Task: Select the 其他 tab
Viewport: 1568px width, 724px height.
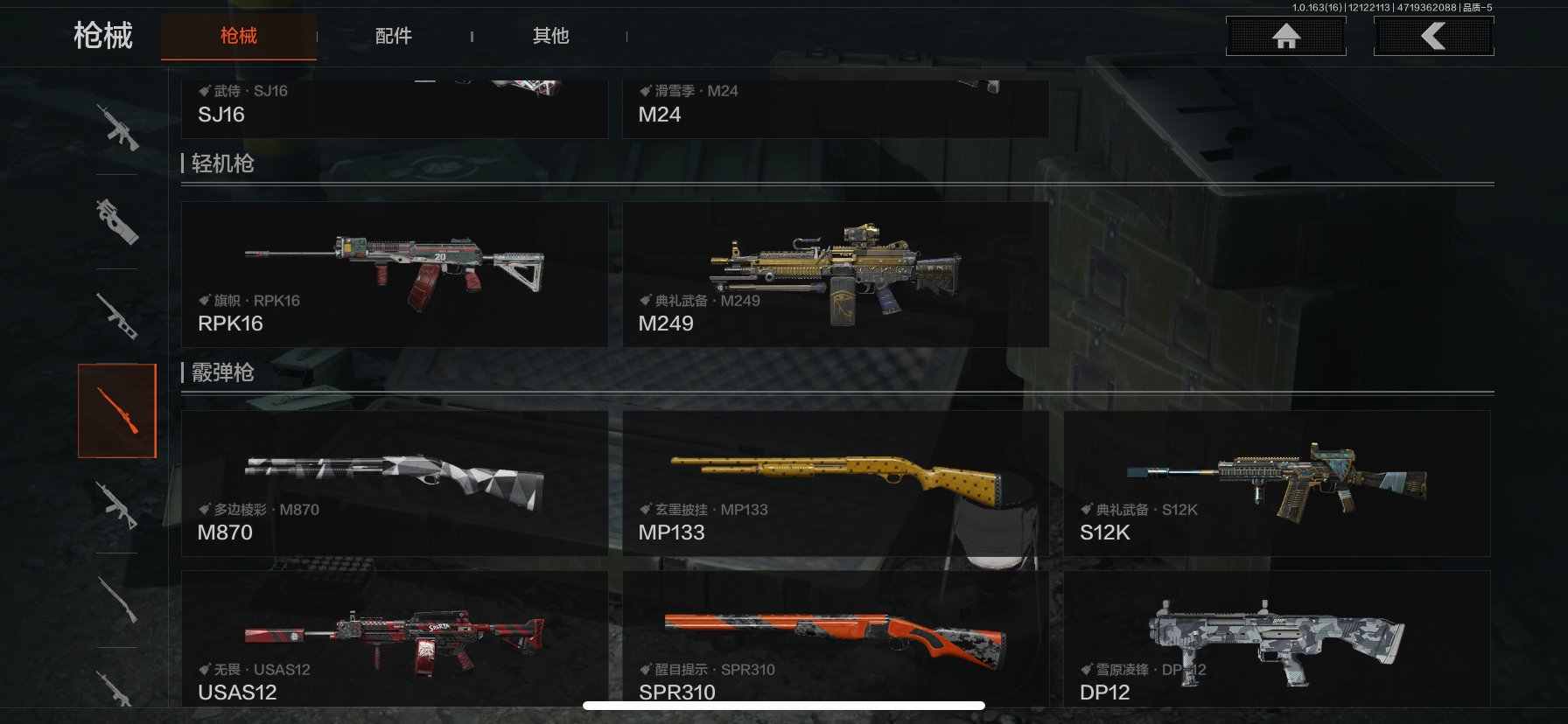Action: click(x=551, y=36)
